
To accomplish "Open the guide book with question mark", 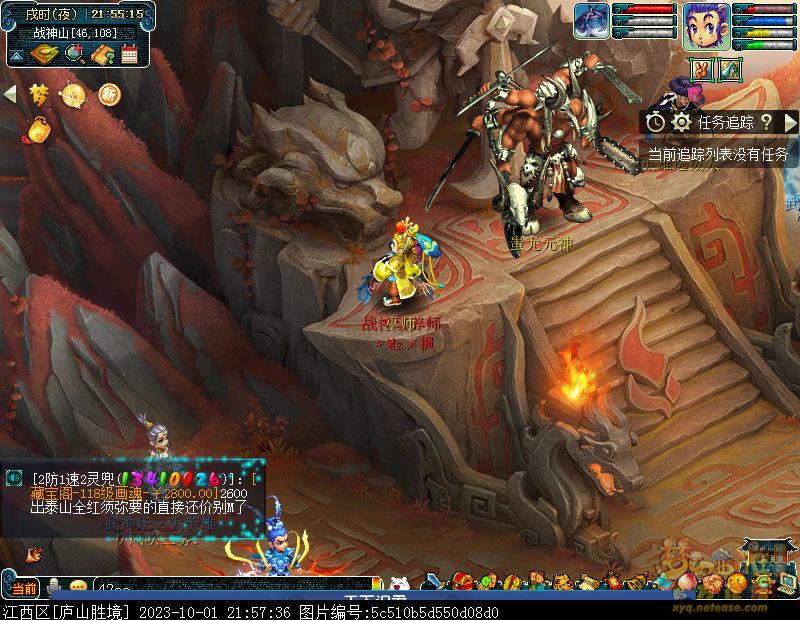I will tap(101, 55).
